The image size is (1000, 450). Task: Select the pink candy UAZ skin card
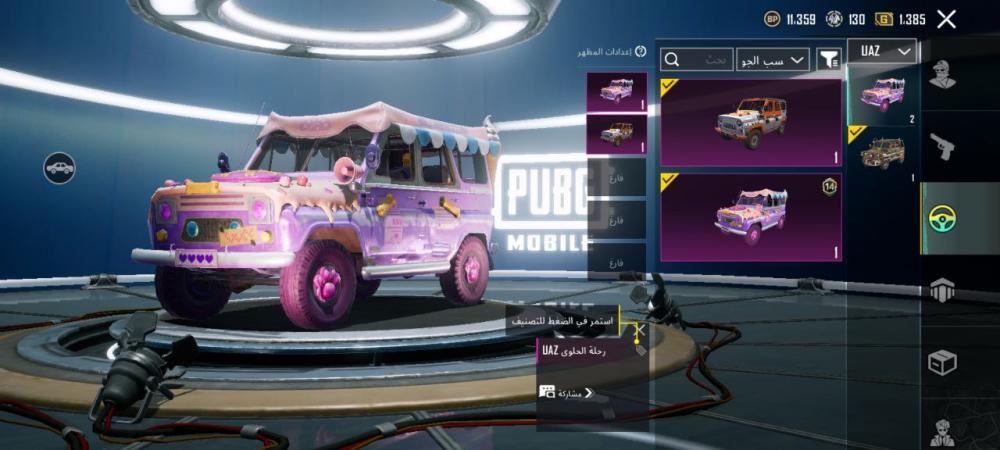[751, 216]
